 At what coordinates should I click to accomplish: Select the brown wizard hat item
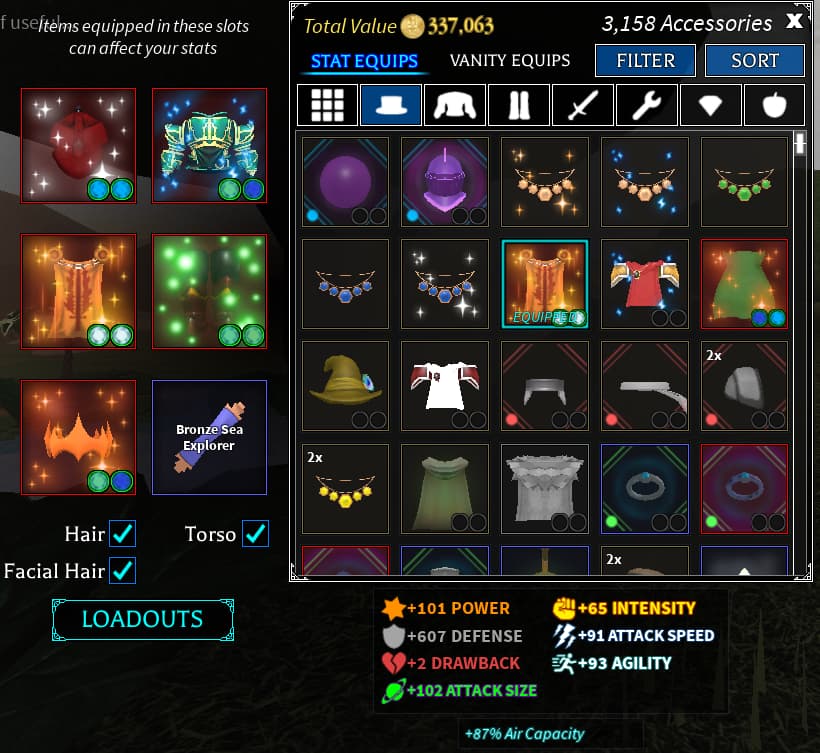click(x=345, y=385)
